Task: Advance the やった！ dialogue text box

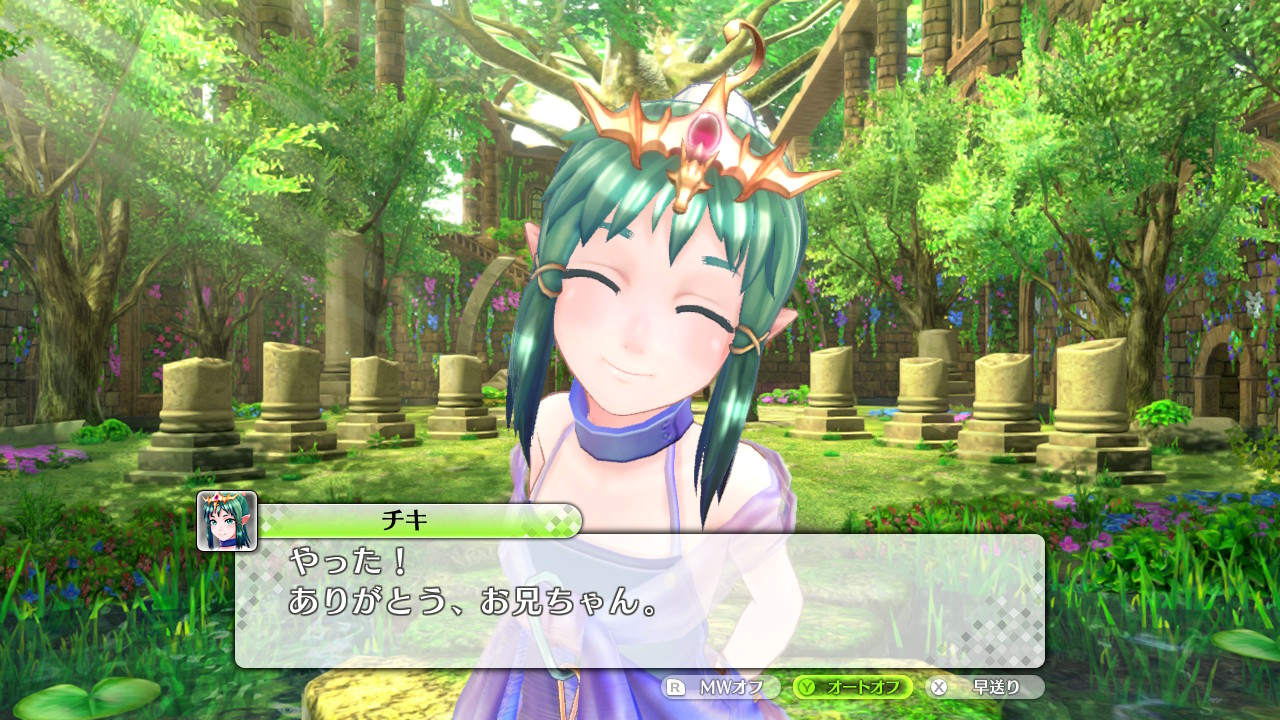Action: click(640, 600)
